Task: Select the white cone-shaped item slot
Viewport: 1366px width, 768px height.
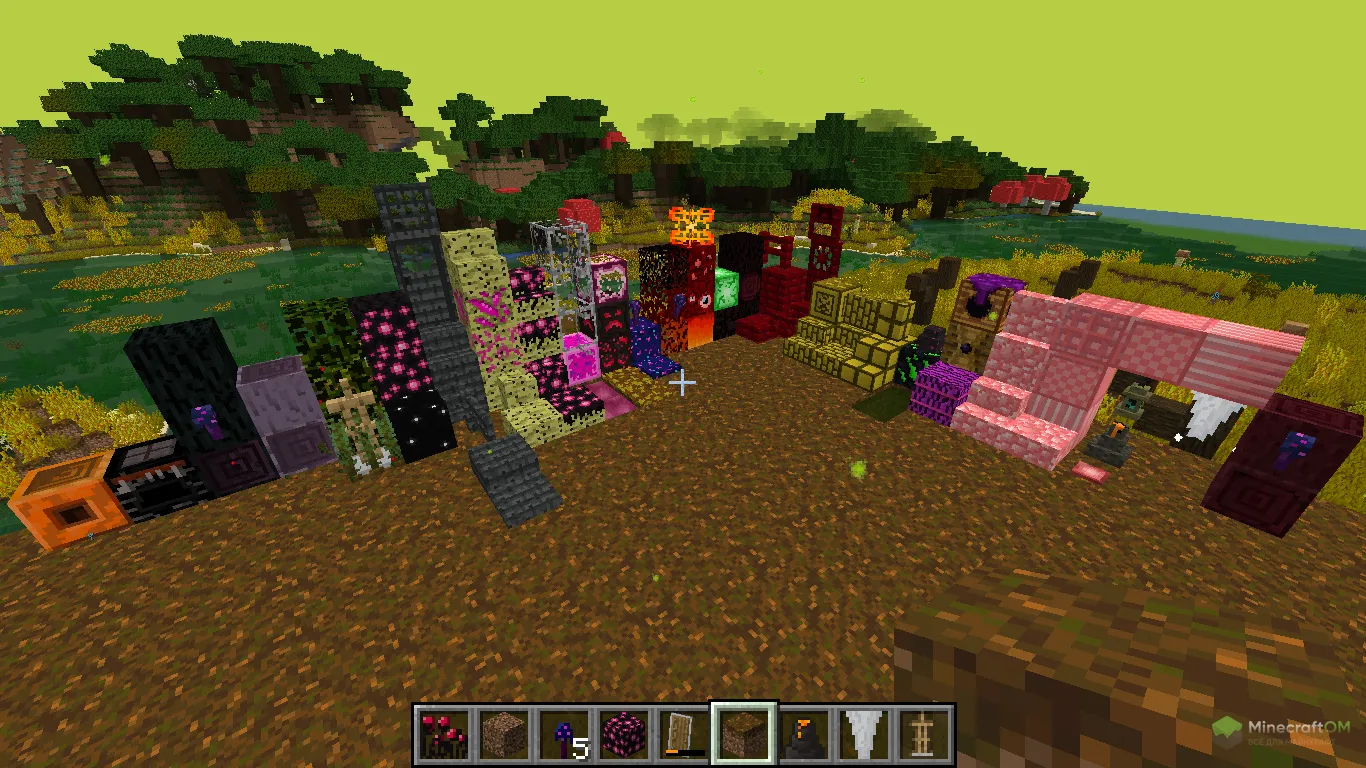Action: (864, 735)
